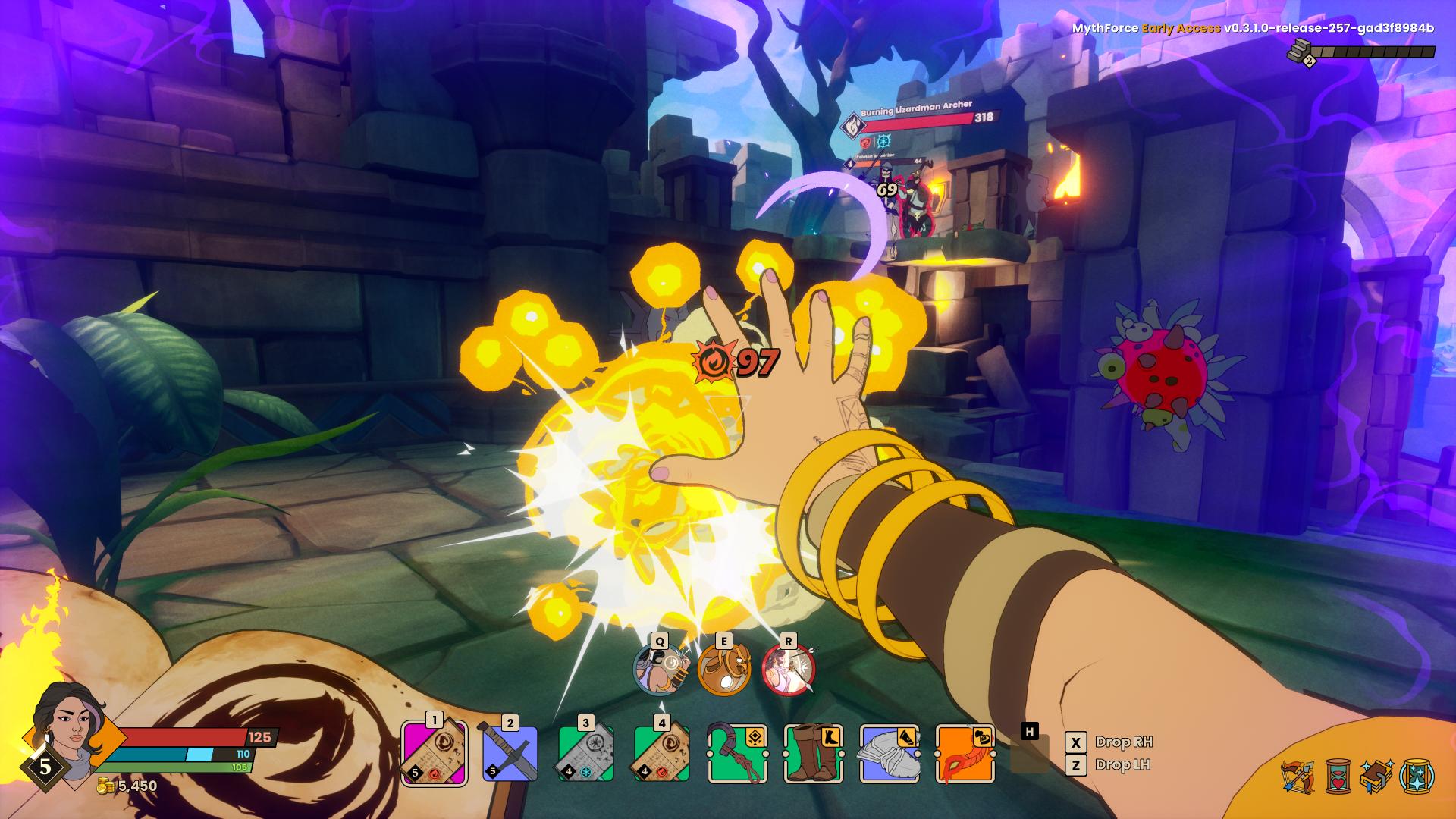Image resolution: width=1456 pixels, height=819 pixels.
Task: Choose the frost scroll in slot 3
Action: click(x=585, y=754)
